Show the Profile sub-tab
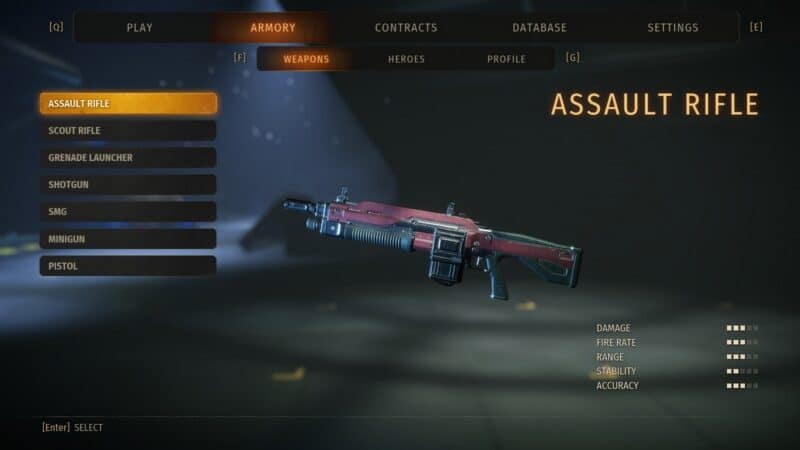The height and width of the screenshot is (450, 800). click(506, 59)
